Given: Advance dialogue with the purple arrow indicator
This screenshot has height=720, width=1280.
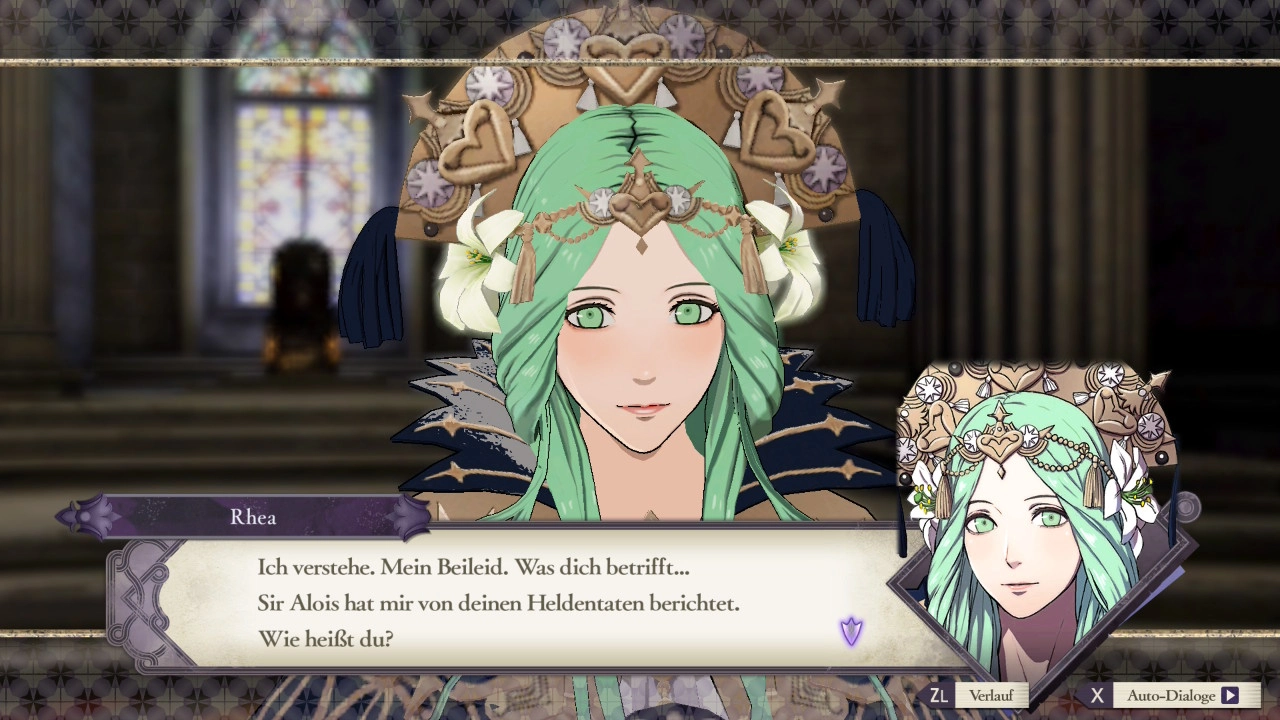Looking at the screenshot, I should click(x=851, y=631).
